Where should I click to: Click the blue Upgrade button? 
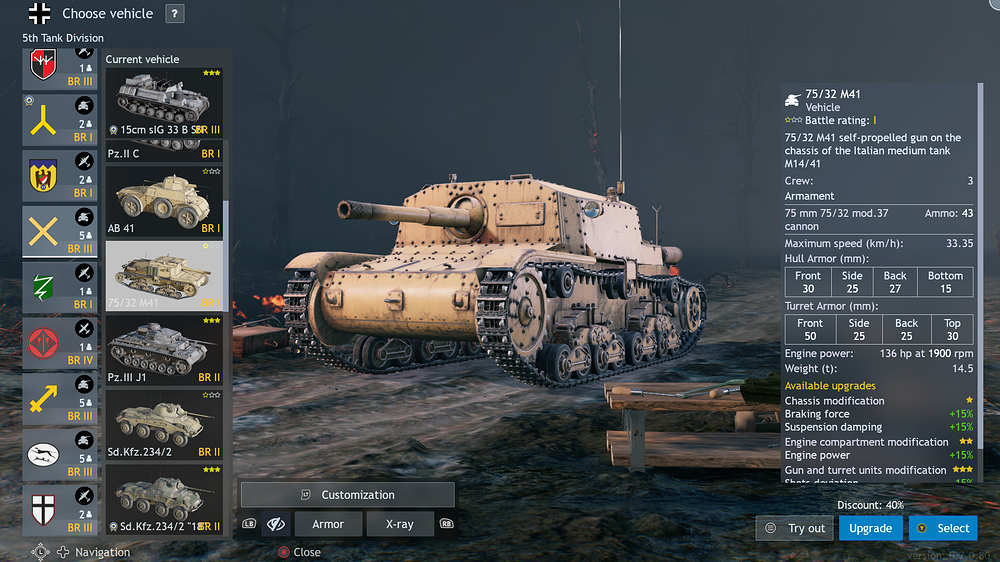pos(870,528)
